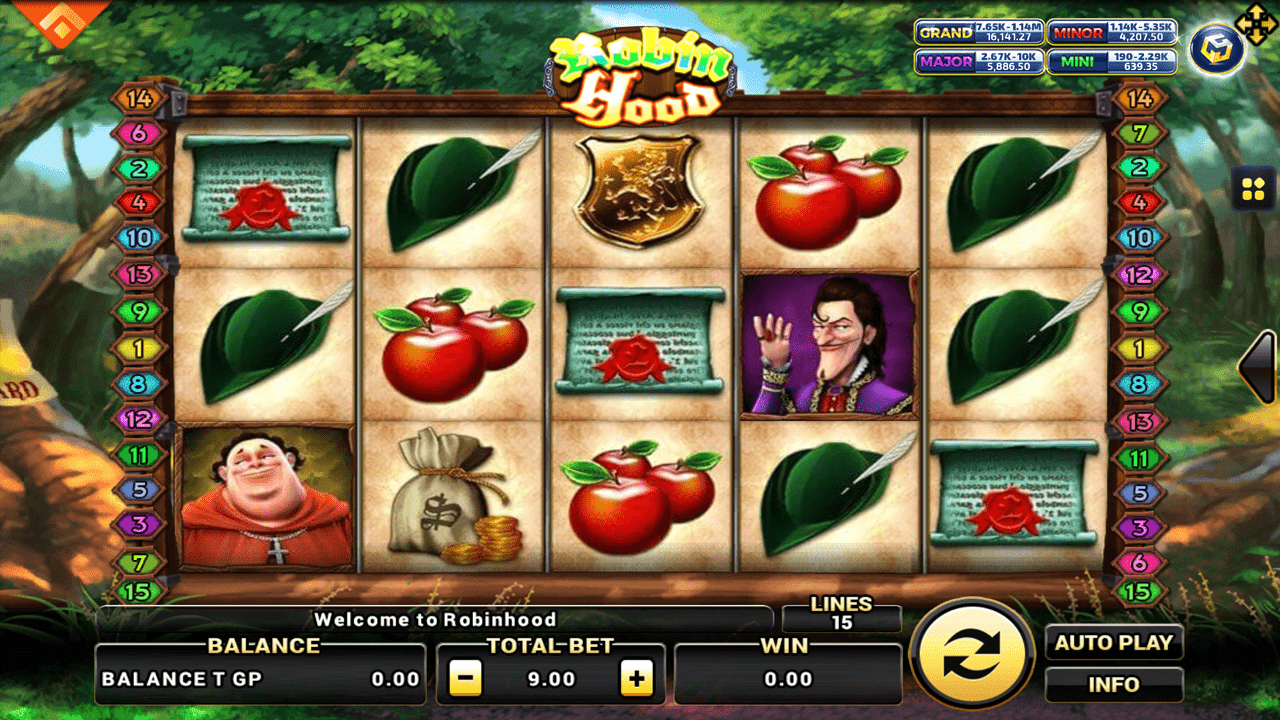View the Minor jackpot panel
Image resolution: width=1280 pixels, height=720 pixels.
1112,32
